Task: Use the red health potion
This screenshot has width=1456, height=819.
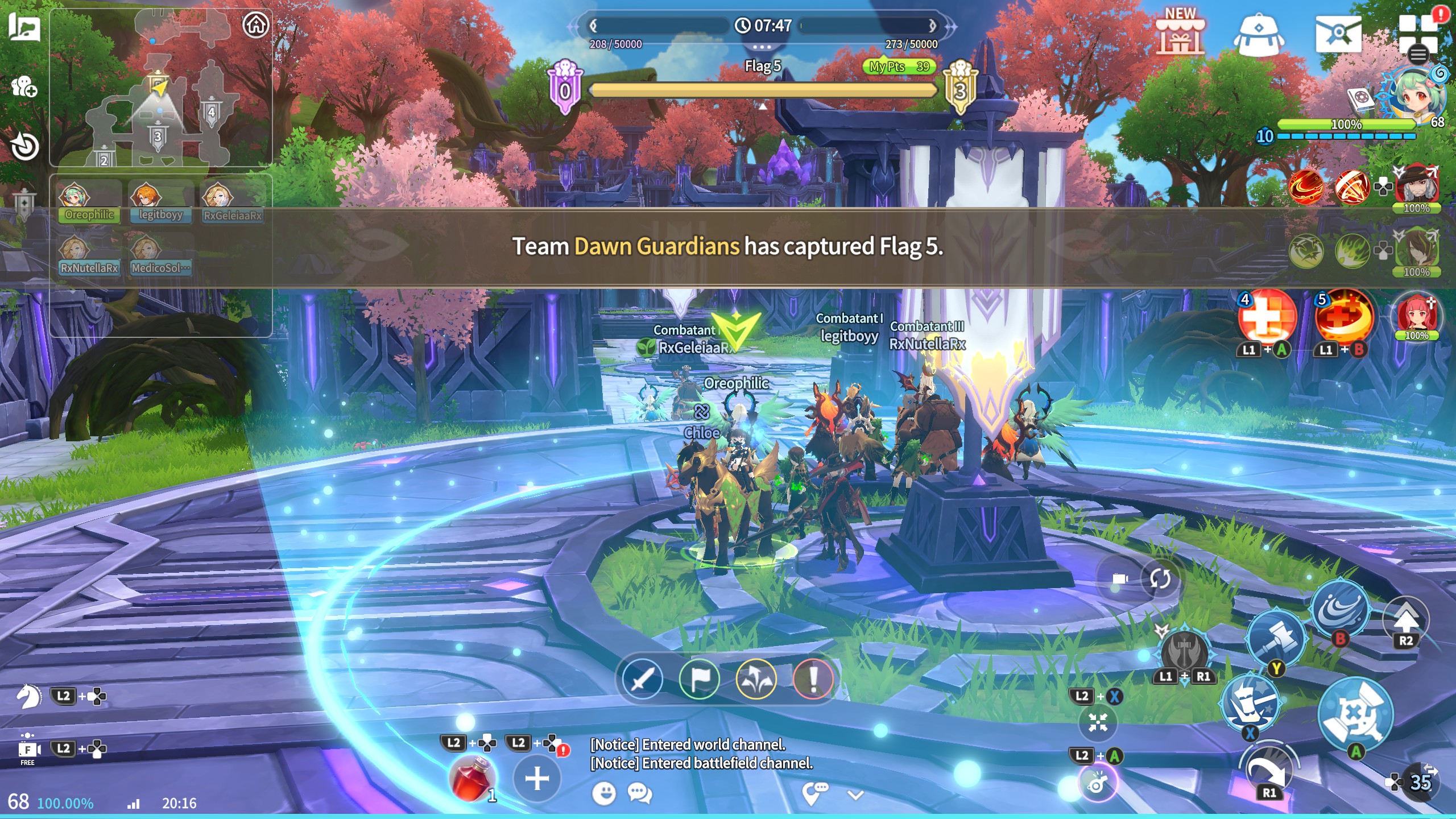Action: click(472, 778)
